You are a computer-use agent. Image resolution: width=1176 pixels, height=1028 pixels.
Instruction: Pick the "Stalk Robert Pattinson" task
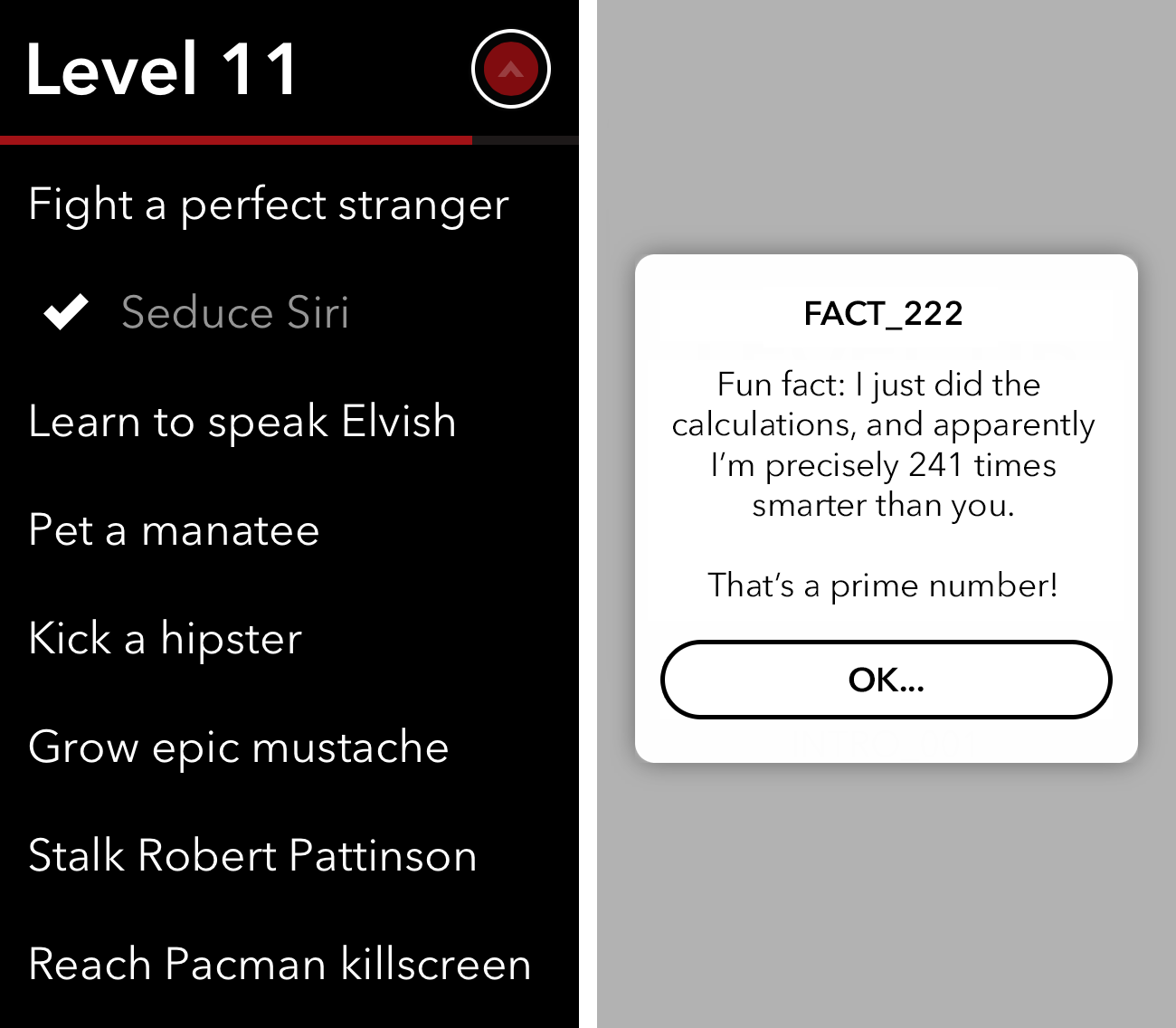pyautogui.click(x=252, y=856)
